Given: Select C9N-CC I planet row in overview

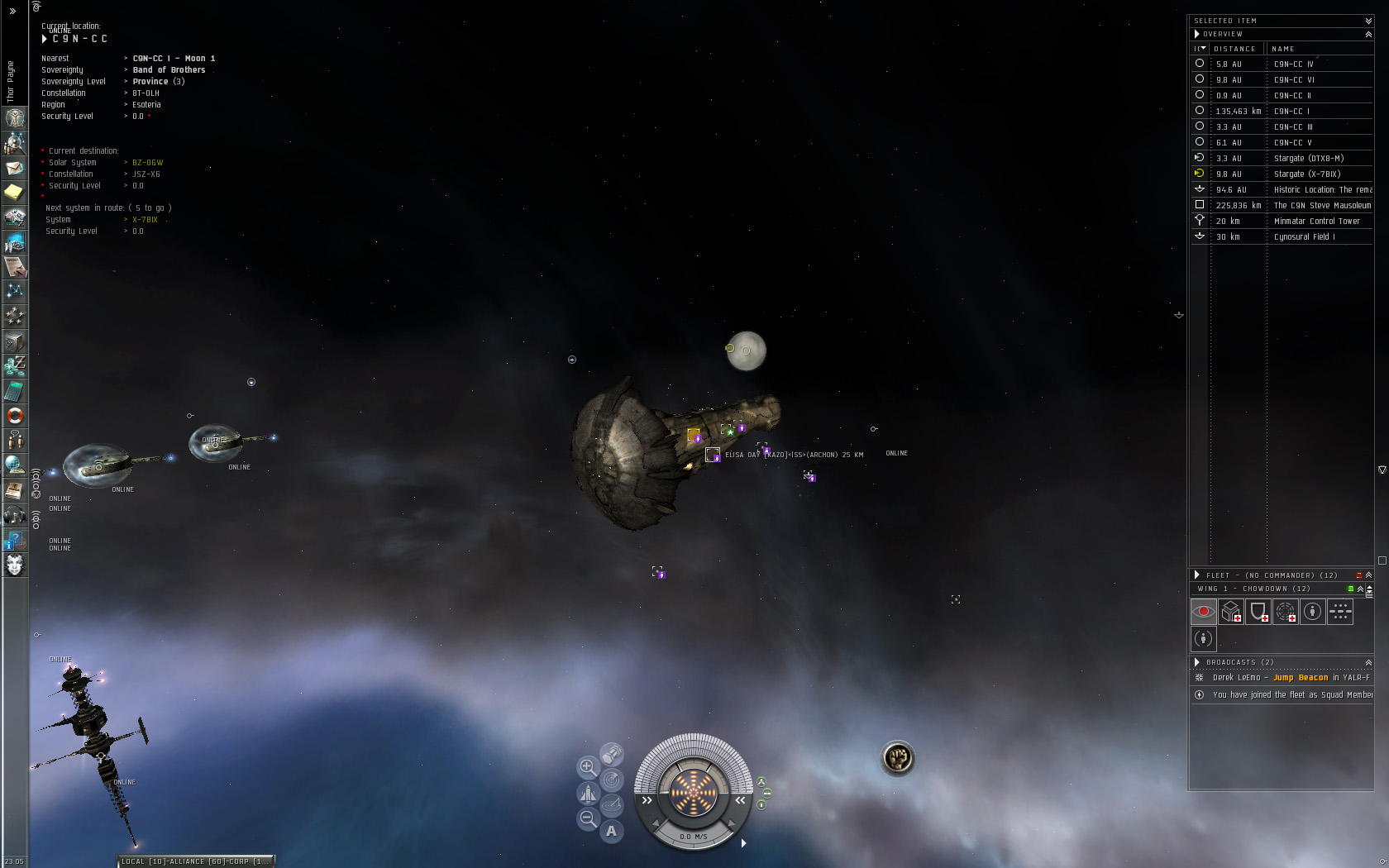Looking at the screenshot, I should click(x=1291, y=111).
